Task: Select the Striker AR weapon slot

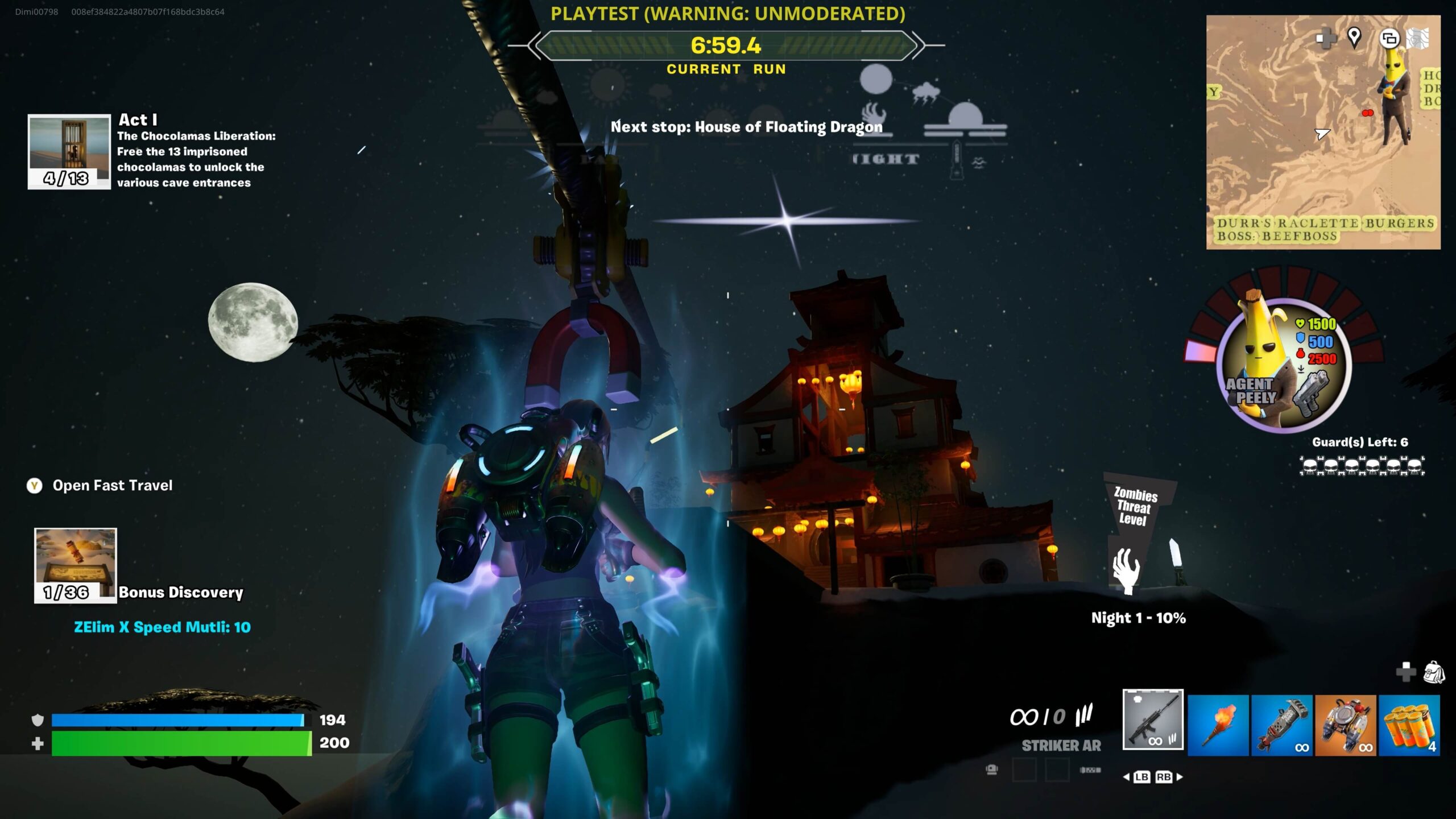Action: pyautogui.click(x=1153, y=720)
